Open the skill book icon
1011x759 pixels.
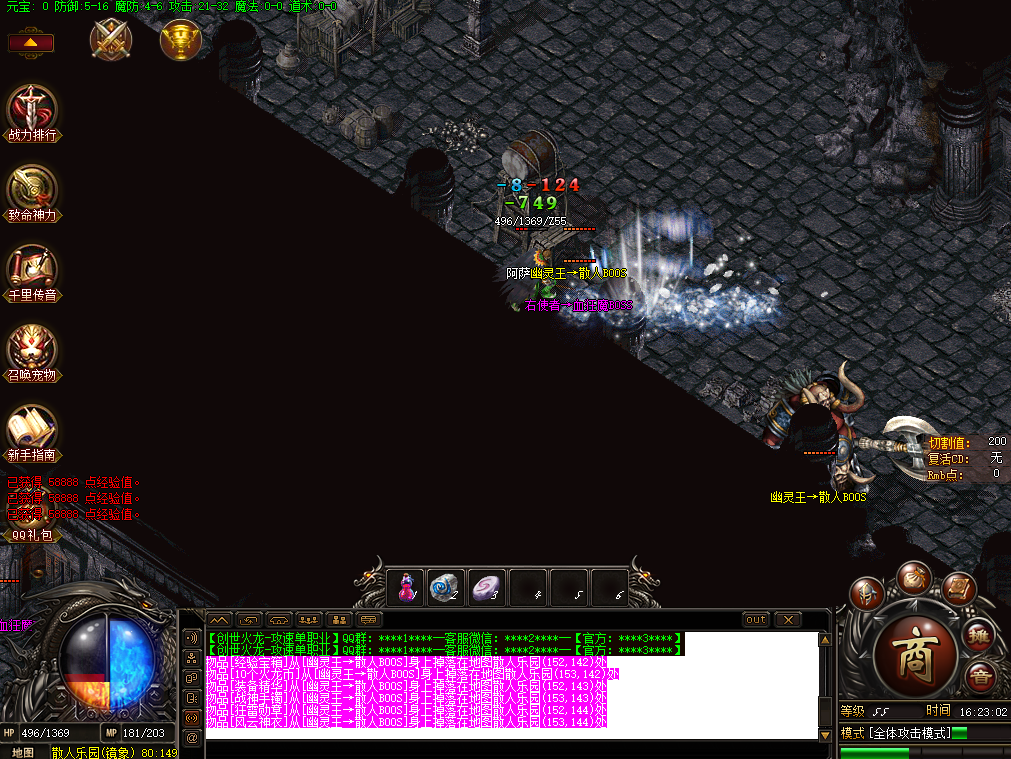pyautogui.click(x=958, y=588)
